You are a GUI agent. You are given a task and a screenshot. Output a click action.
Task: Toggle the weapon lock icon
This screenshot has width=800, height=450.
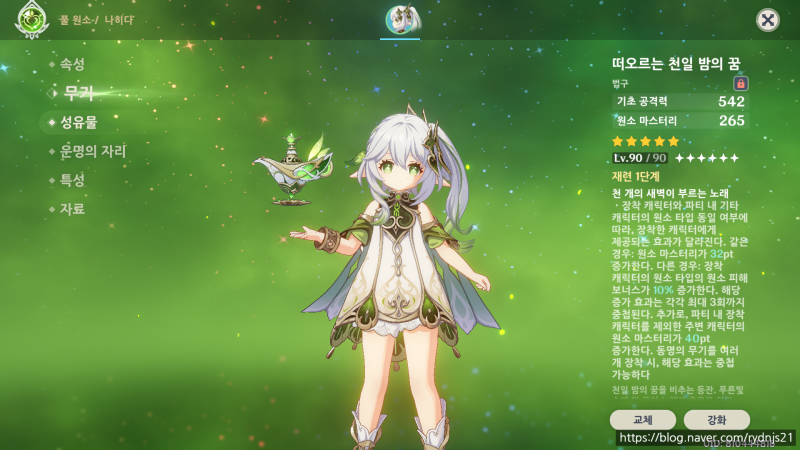click(741, 83)
